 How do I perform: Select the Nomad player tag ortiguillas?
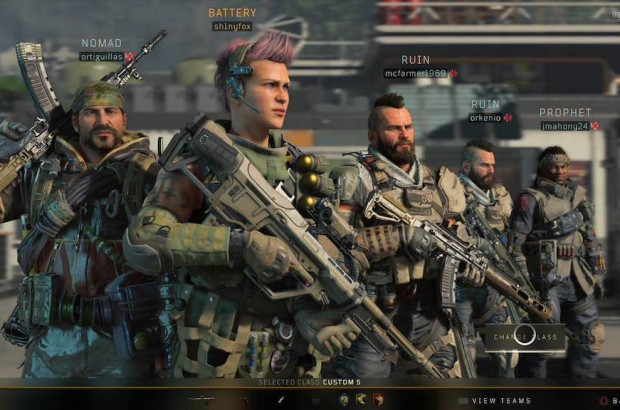click(101, 57)
